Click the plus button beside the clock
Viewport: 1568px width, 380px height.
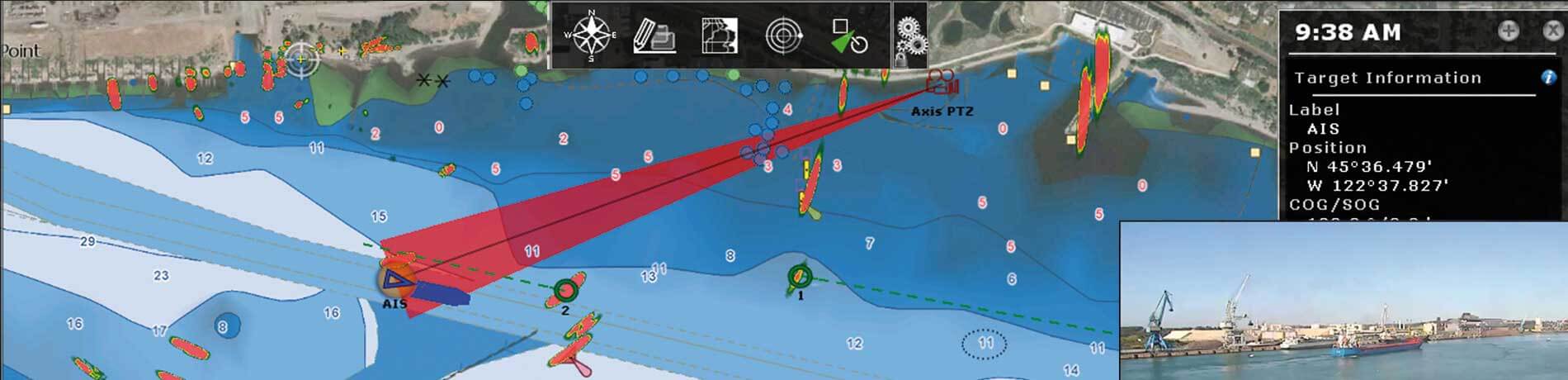pyautogui.click(x=1508, y=31)
